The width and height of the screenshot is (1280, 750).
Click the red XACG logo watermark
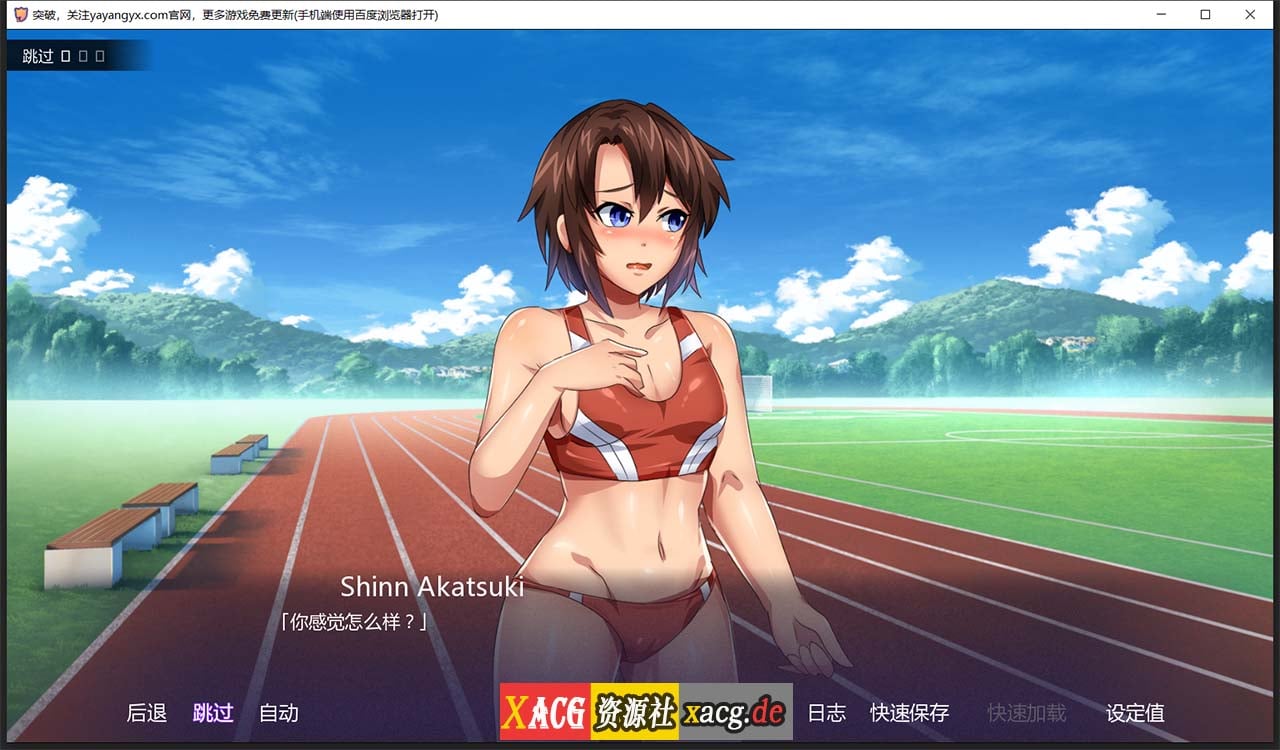tap(546, 712)
